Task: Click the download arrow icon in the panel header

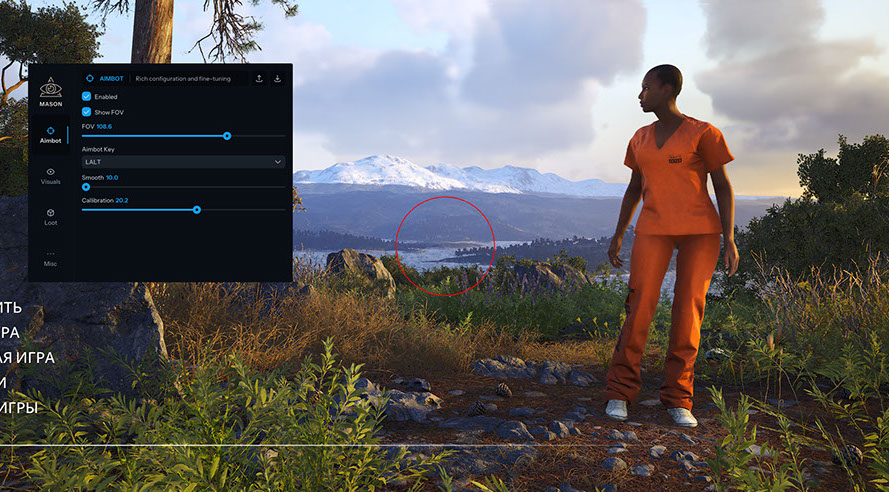Action: pyautogui.click(x=278, y=78)
